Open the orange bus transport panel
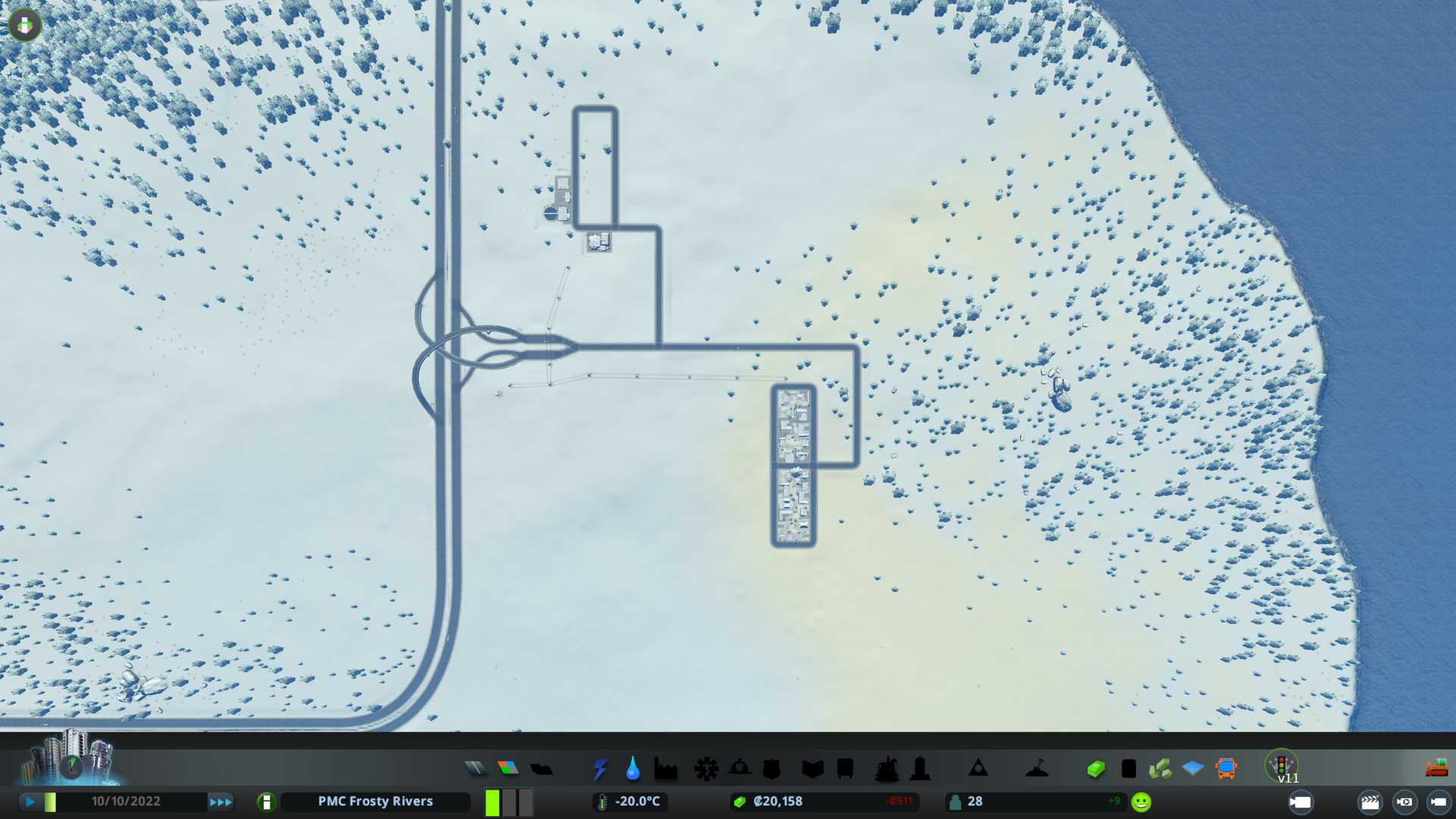 1225,769
